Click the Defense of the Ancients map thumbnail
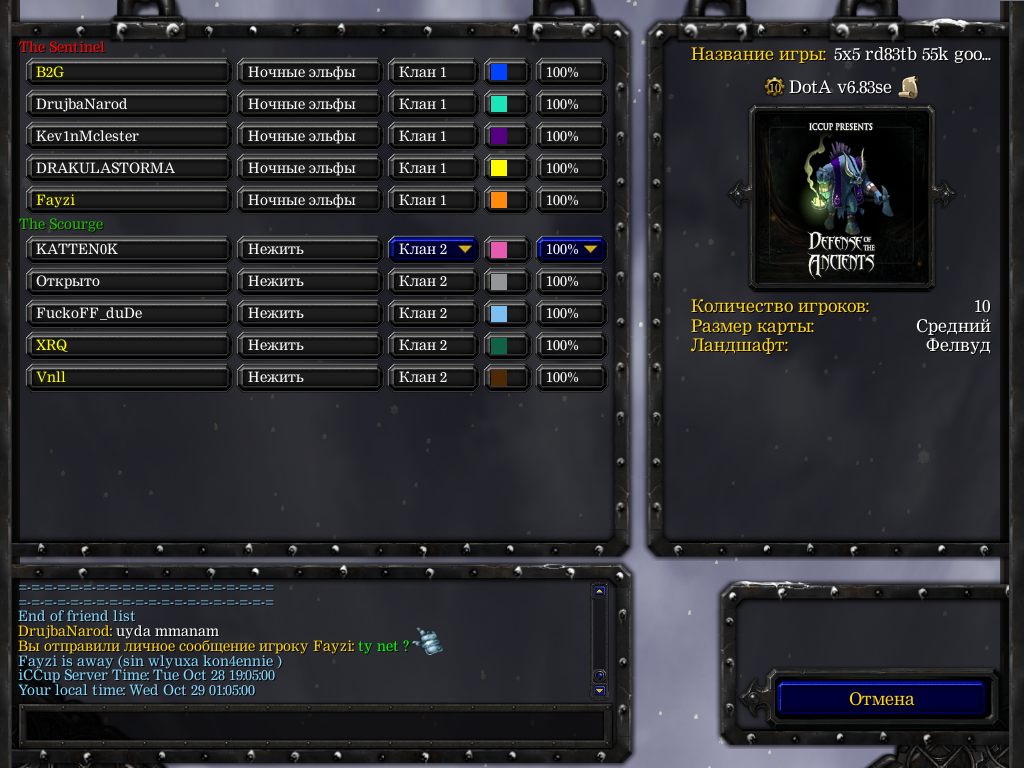 click(x=842, y=196)
